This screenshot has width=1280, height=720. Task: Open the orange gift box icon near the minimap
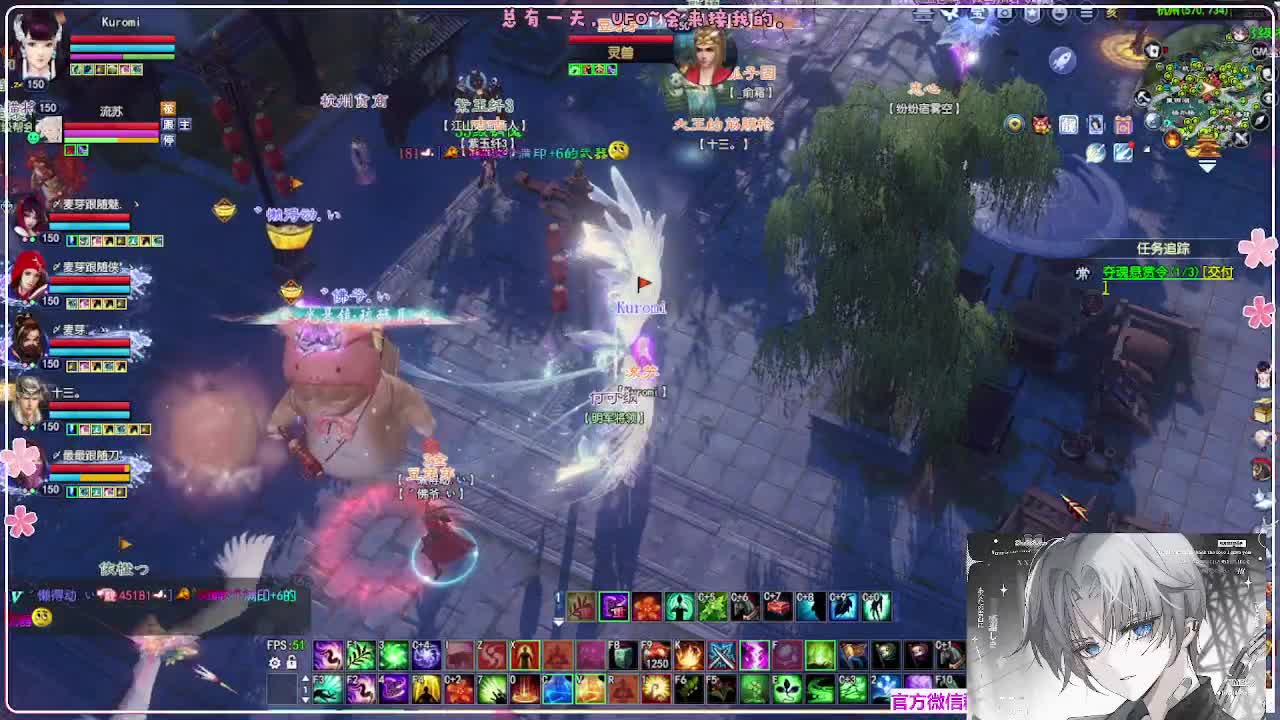click(1124, 124)
